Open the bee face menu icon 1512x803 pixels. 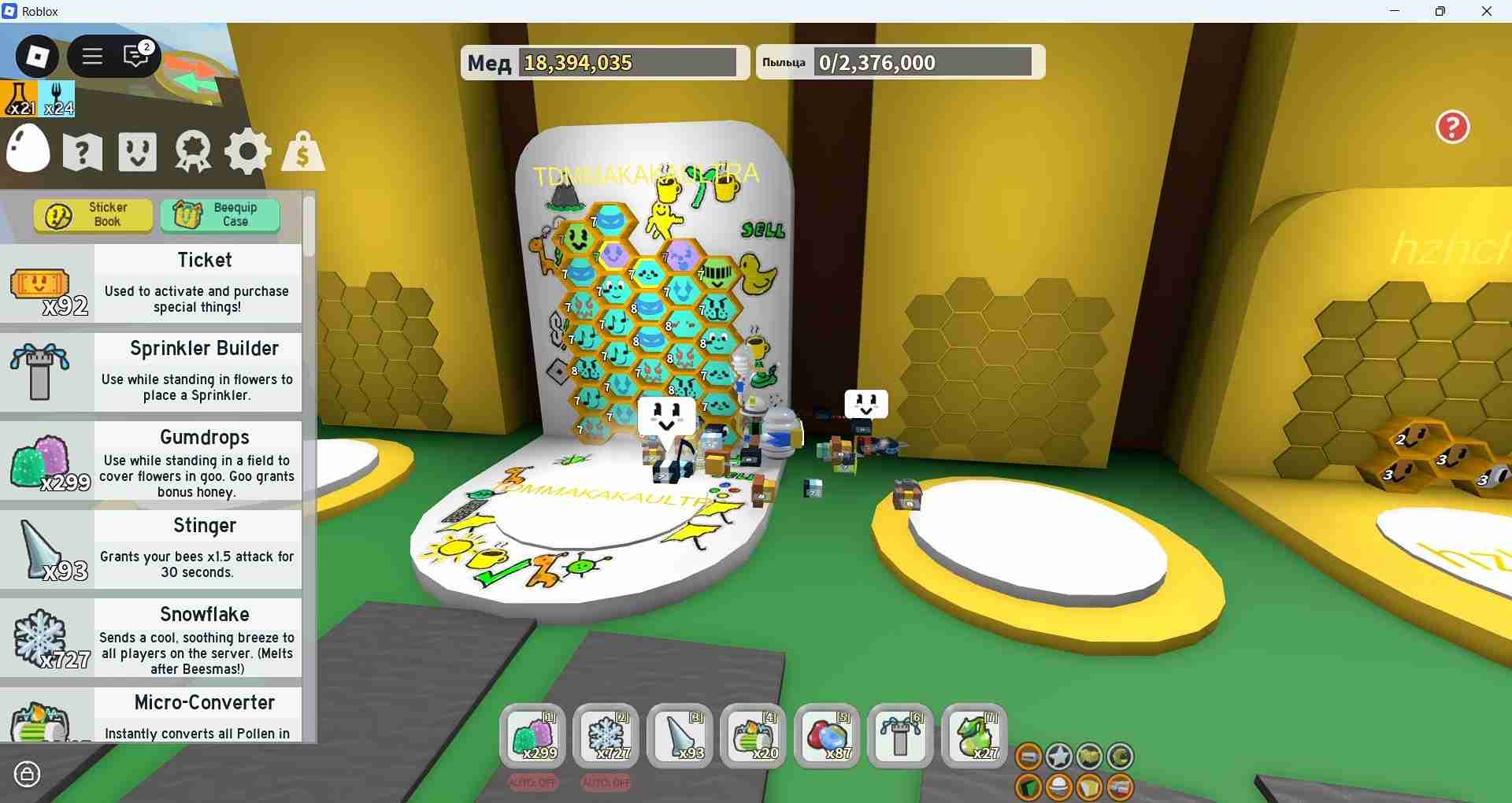click(136, 150)
